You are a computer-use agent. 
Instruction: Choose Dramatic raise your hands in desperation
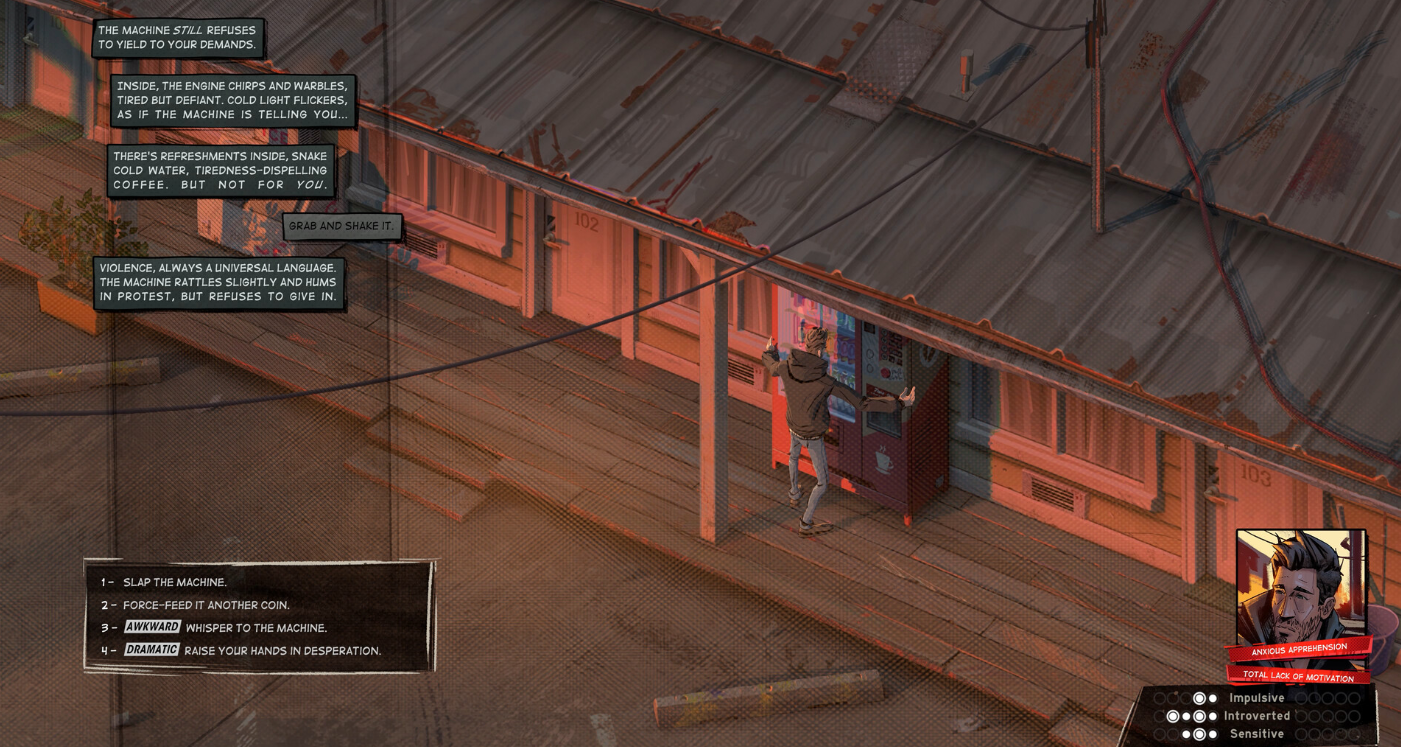click(282, 651)
